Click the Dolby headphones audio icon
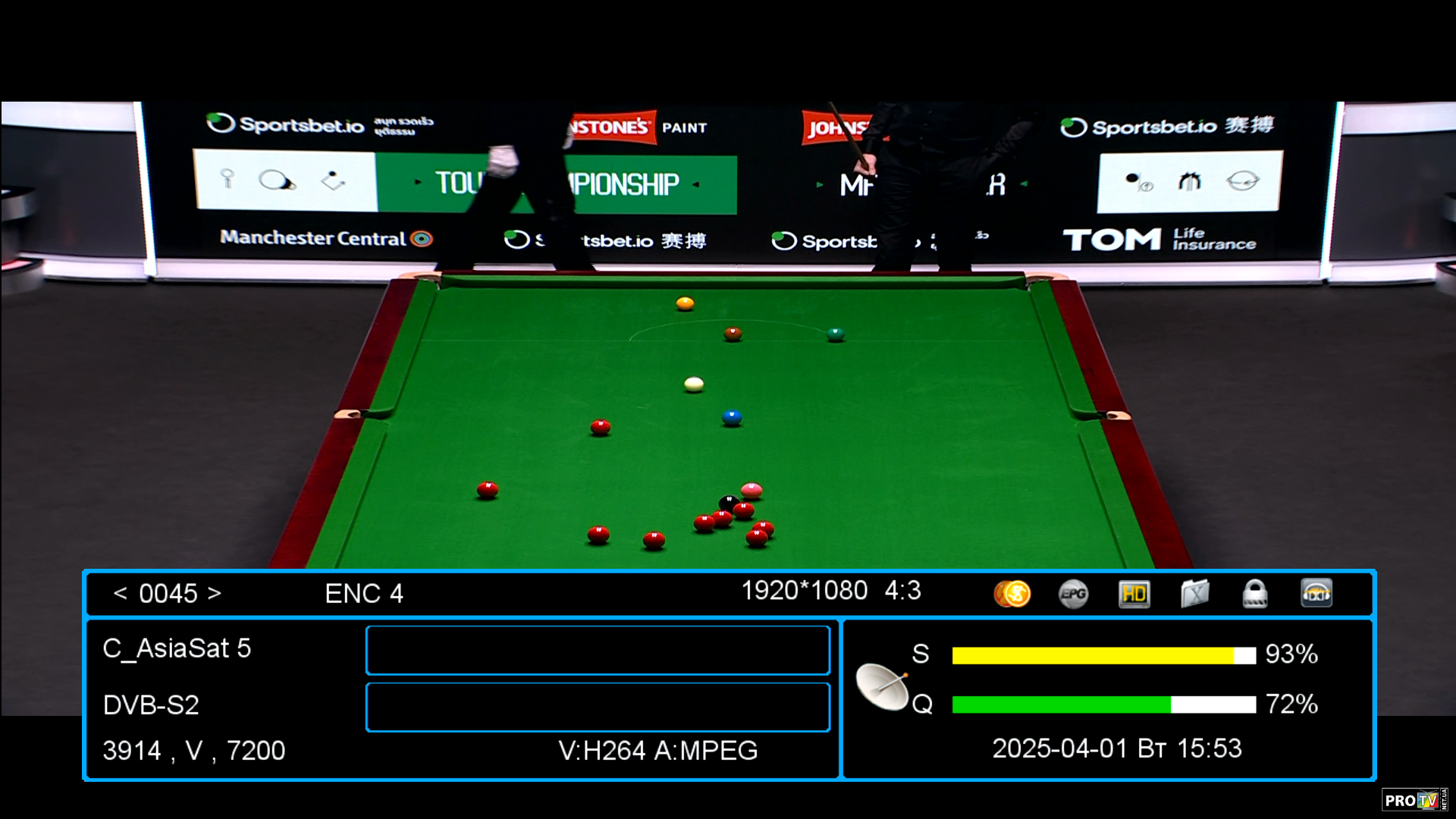Viewport: 1456px width, 819px height. click(1316, 594)
